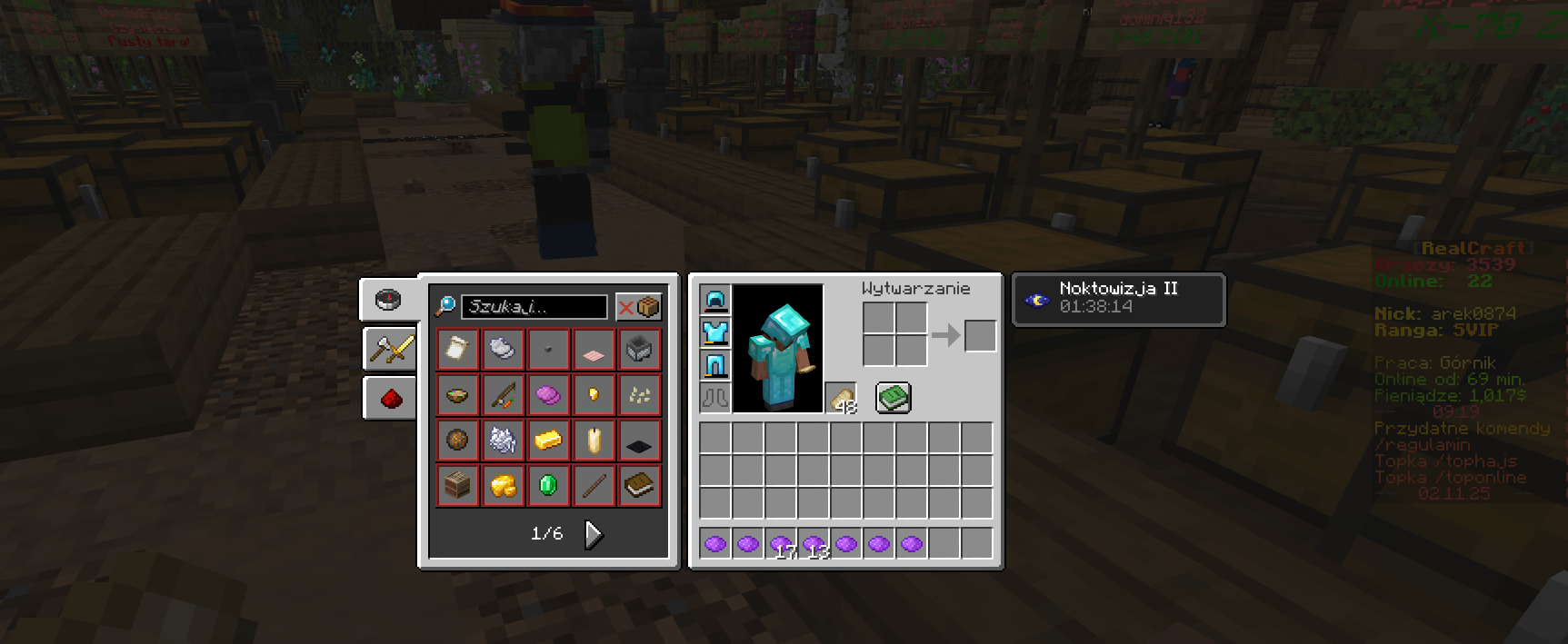Close the green recipe book
This screenshot has width=1568, height=644.
[893, 398]
